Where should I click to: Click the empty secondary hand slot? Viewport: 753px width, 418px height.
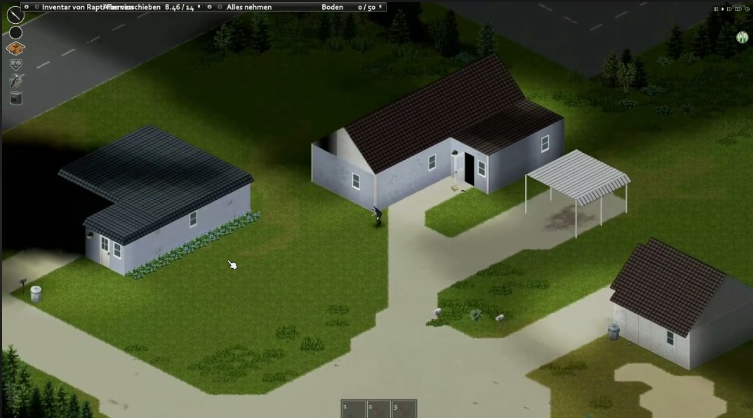[16, 32]
